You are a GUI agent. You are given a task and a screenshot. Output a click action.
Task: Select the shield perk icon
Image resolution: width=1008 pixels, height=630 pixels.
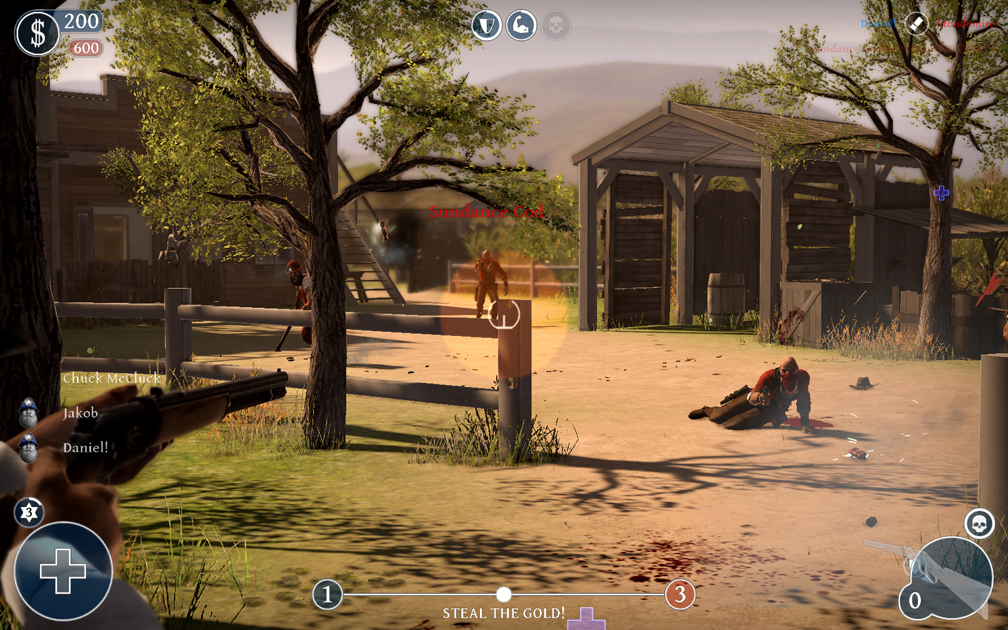[487, 25]
